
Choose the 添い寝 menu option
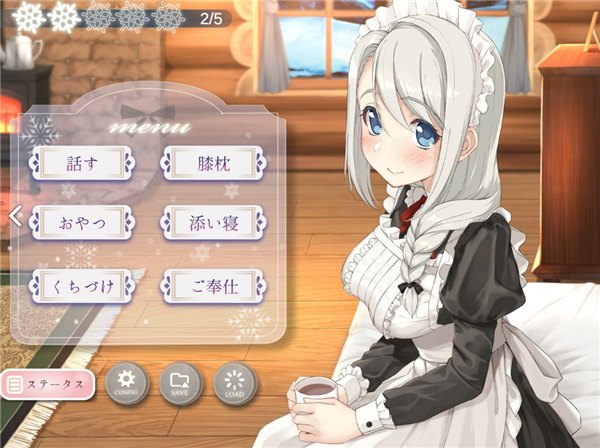pos(212,222)
